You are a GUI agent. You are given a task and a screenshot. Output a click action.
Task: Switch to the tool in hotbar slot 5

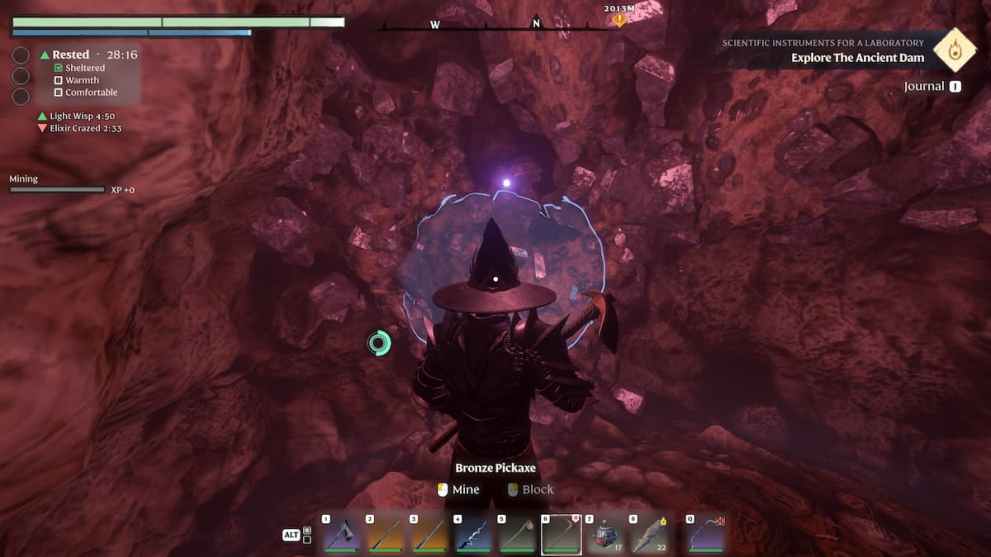tap(517, 534)
